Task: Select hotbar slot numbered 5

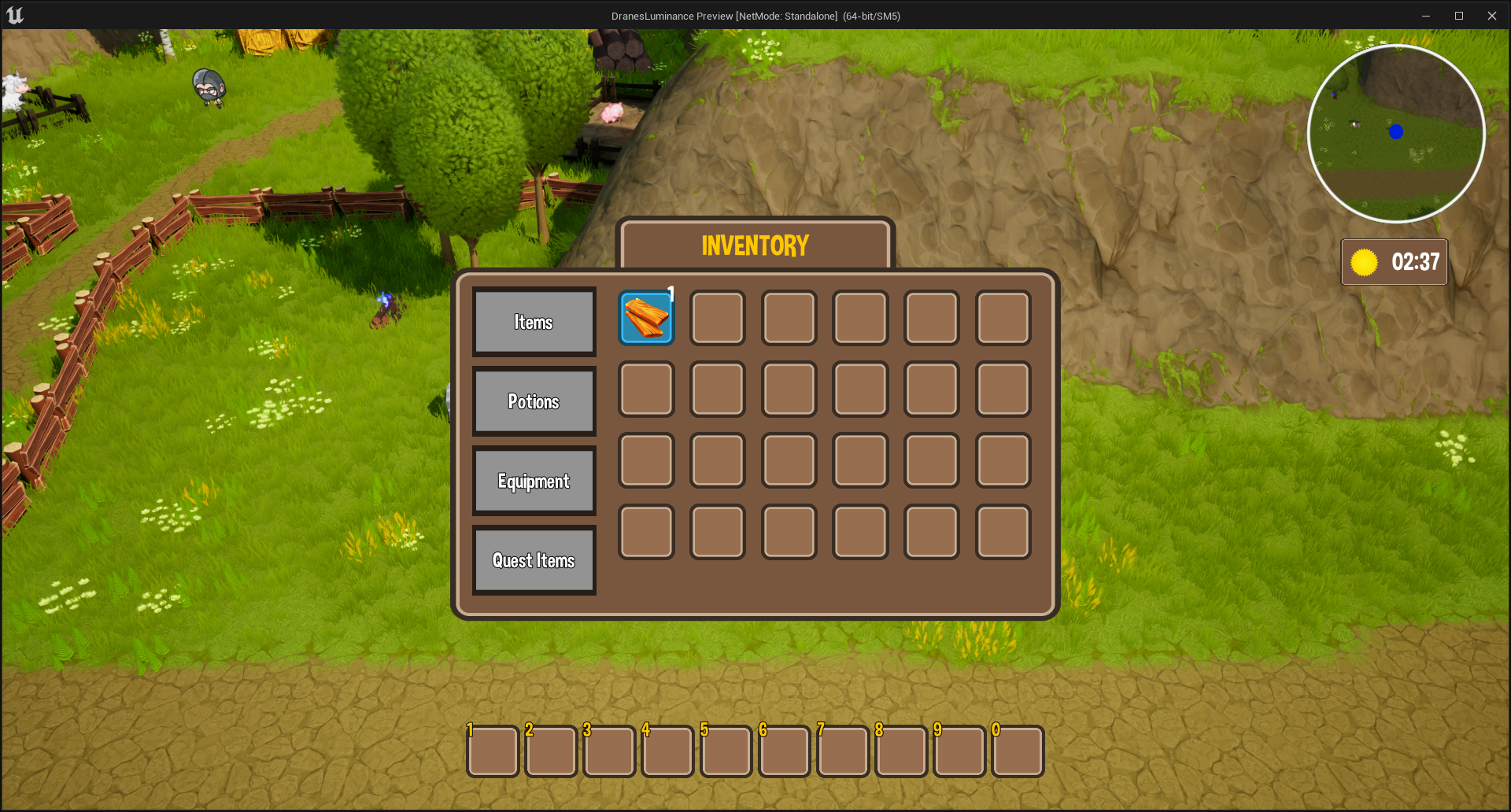Action: [x=726, y=751]
